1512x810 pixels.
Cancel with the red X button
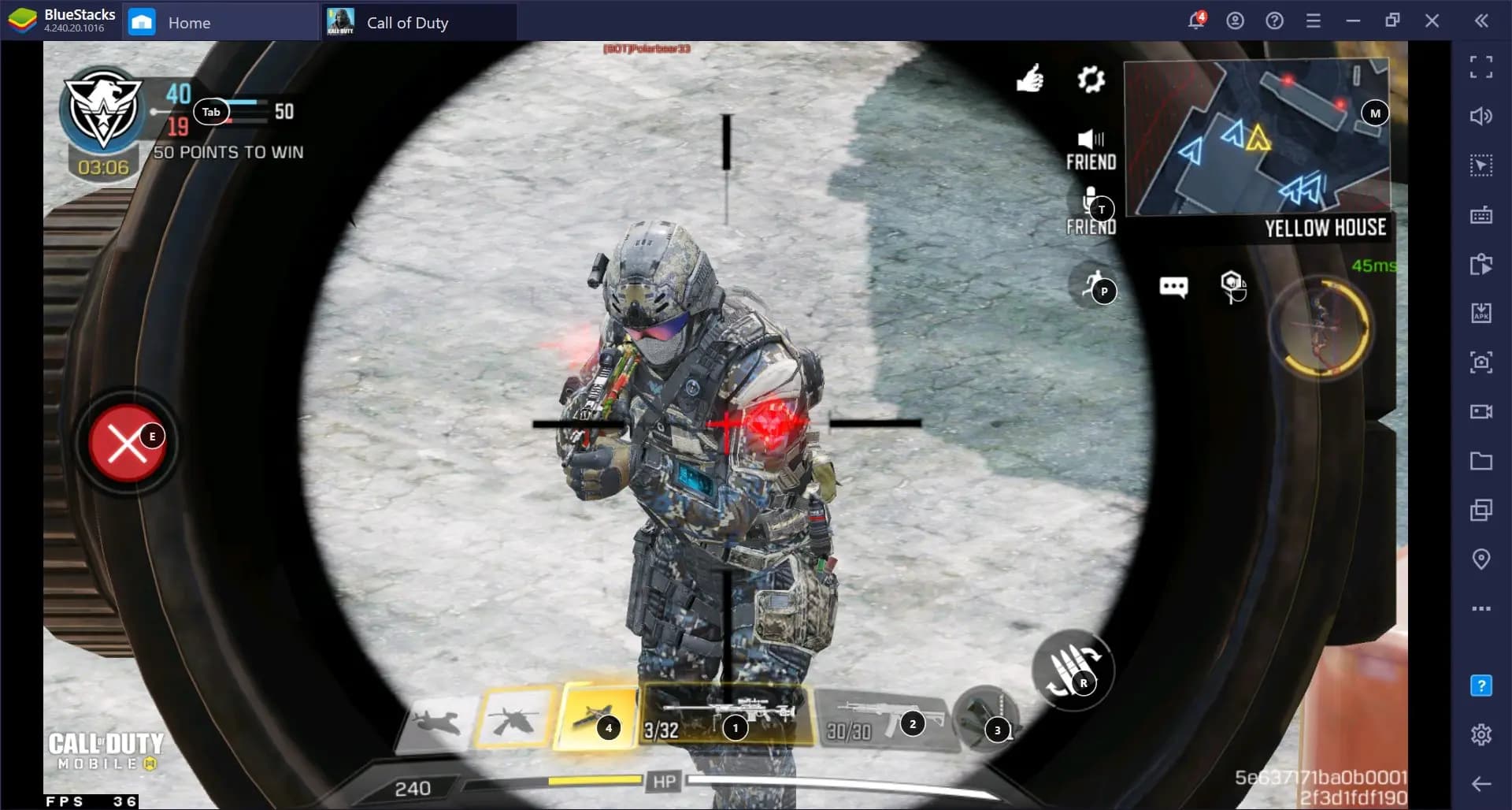(126, 443)
